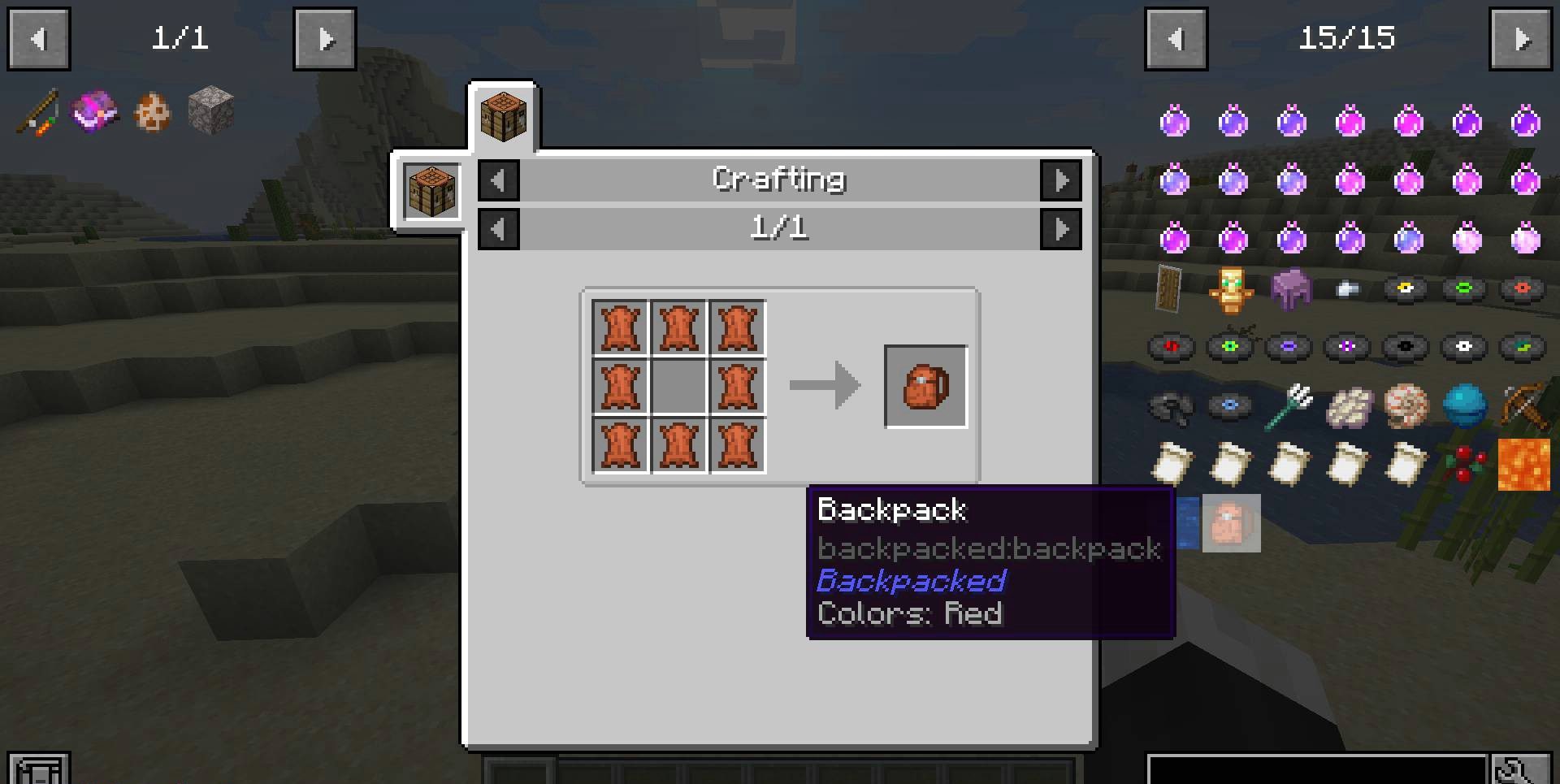Click the Magma Block item
Screen dimensions: 1560x784
[1524, 463]
